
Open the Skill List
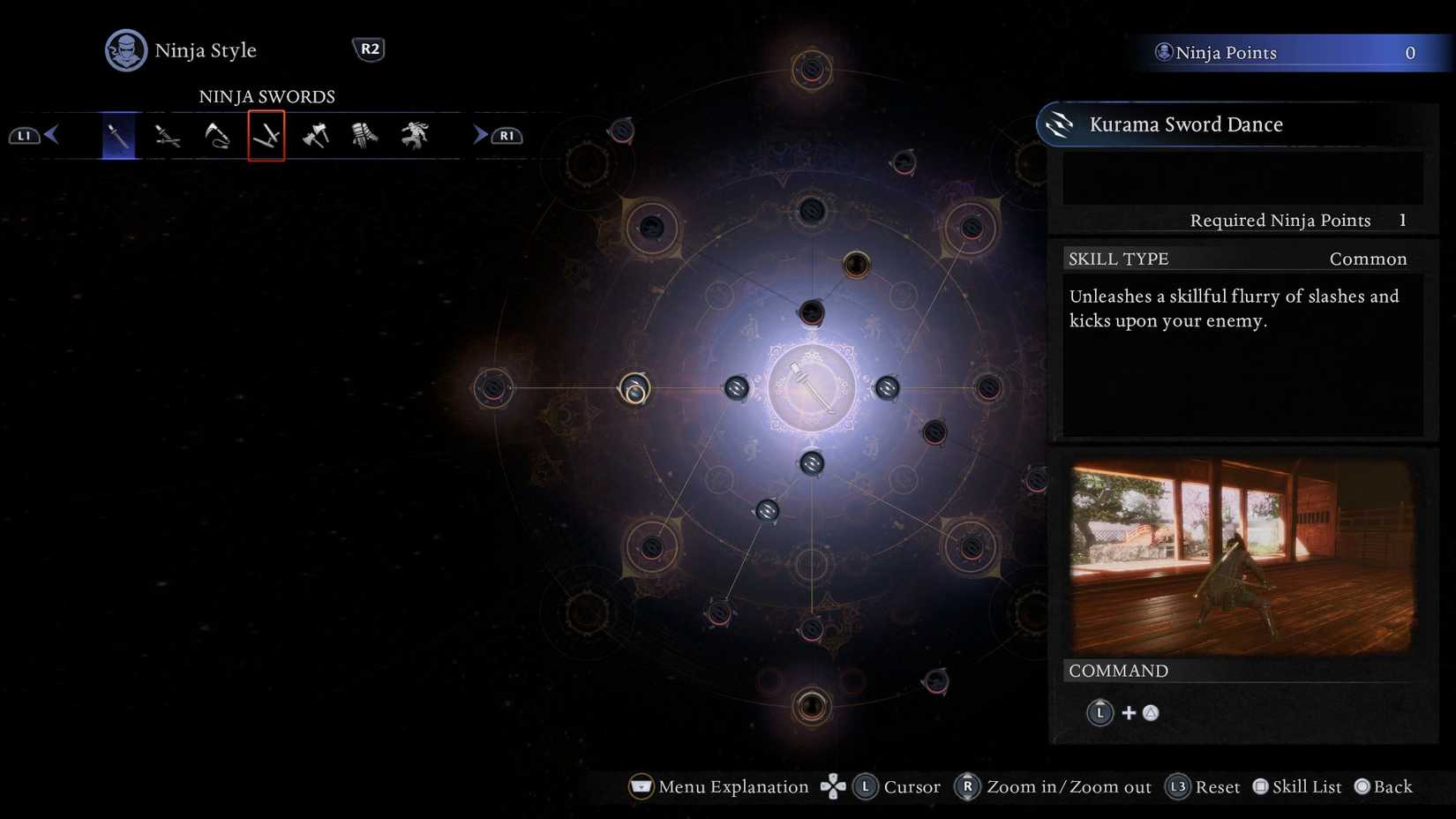tap(1296, 786)
